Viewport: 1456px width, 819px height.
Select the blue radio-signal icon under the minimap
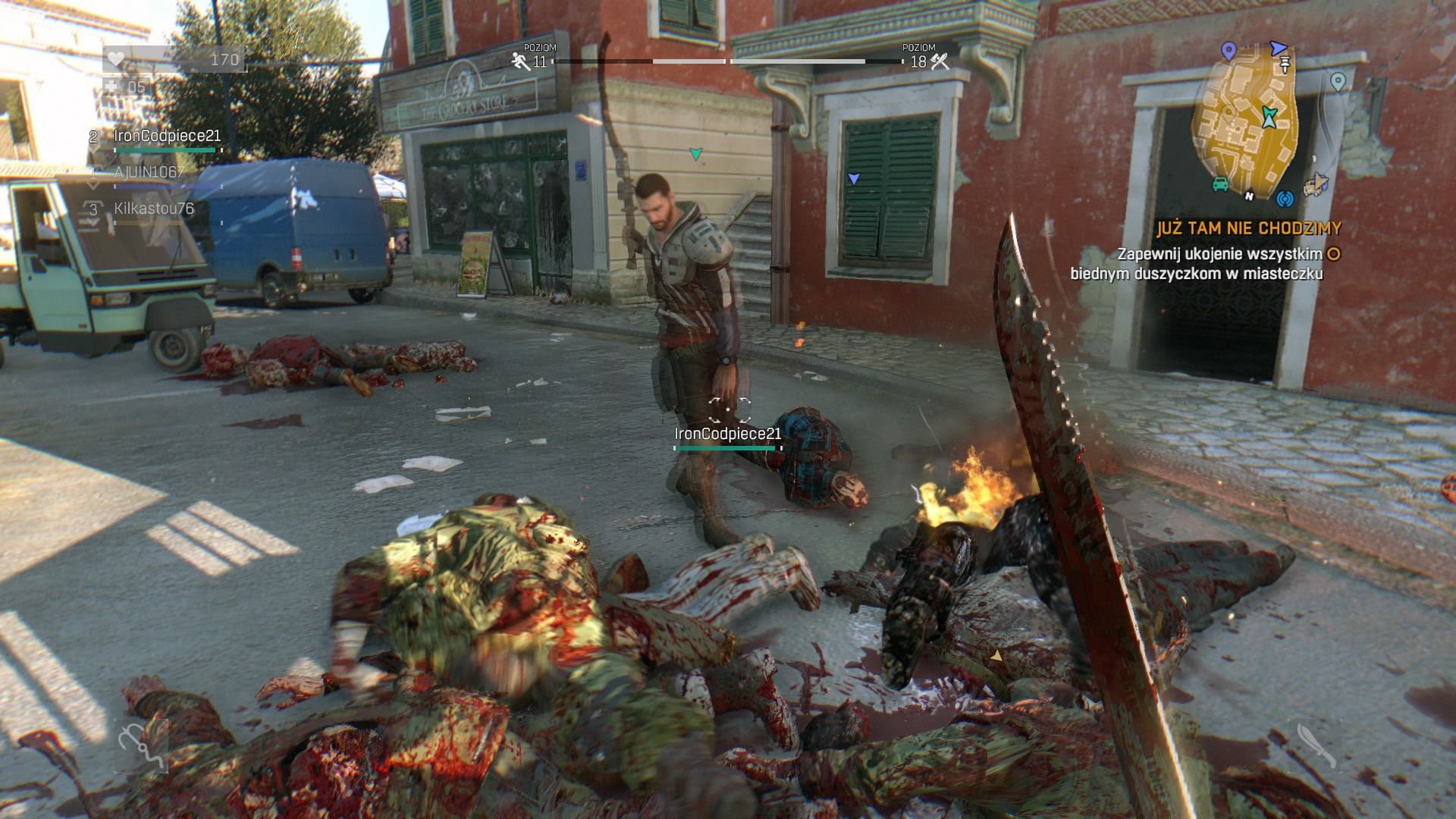(1285, 199)
